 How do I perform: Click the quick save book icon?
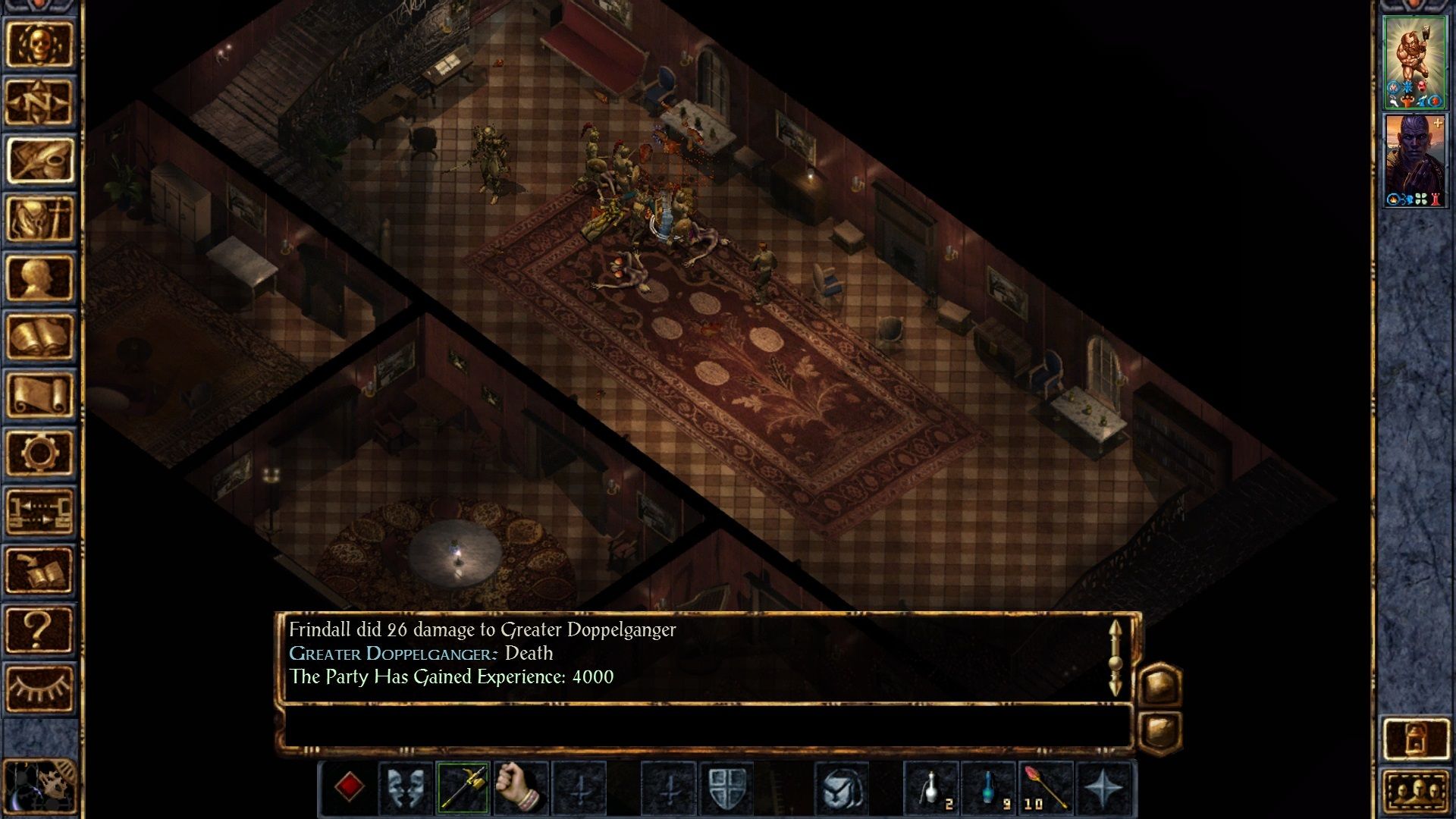39,570
